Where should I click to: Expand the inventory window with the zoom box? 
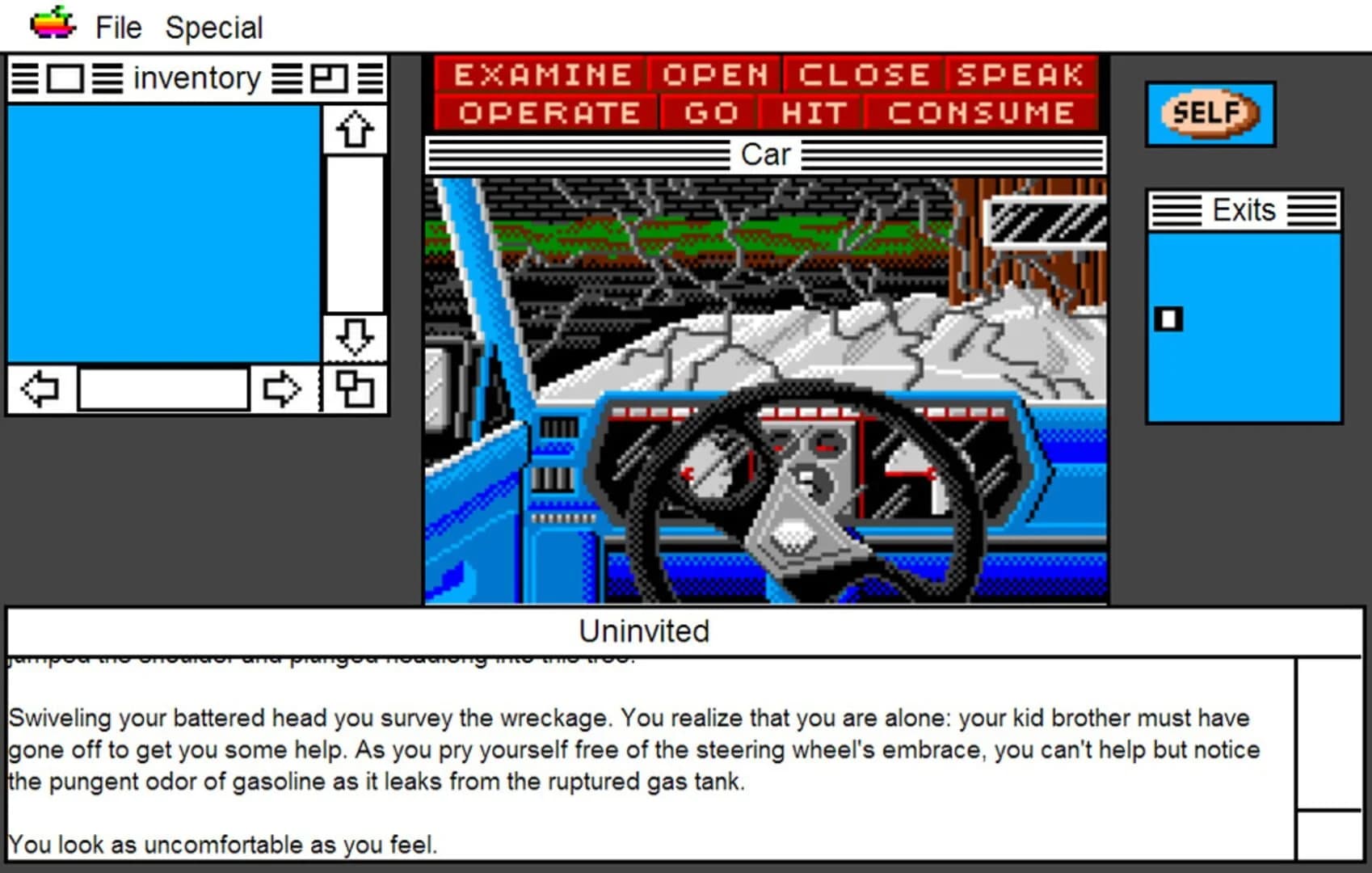point(329,78)
